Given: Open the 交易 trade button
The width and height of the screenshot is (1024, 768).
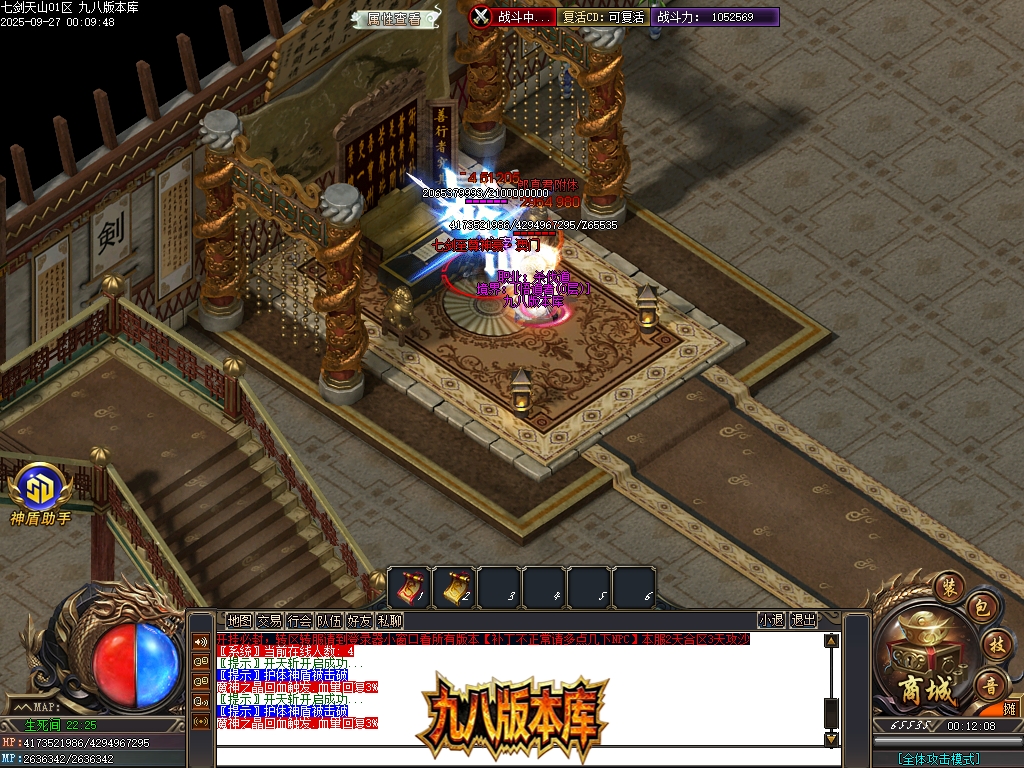Looking at the screenshot, I should [x=269, y=621].
